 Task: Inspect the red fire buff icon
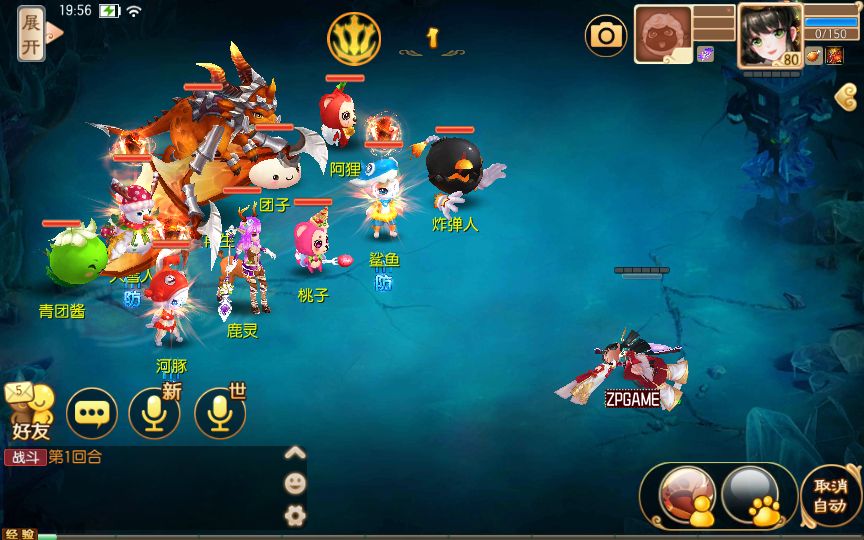click(x=834, y=56)
